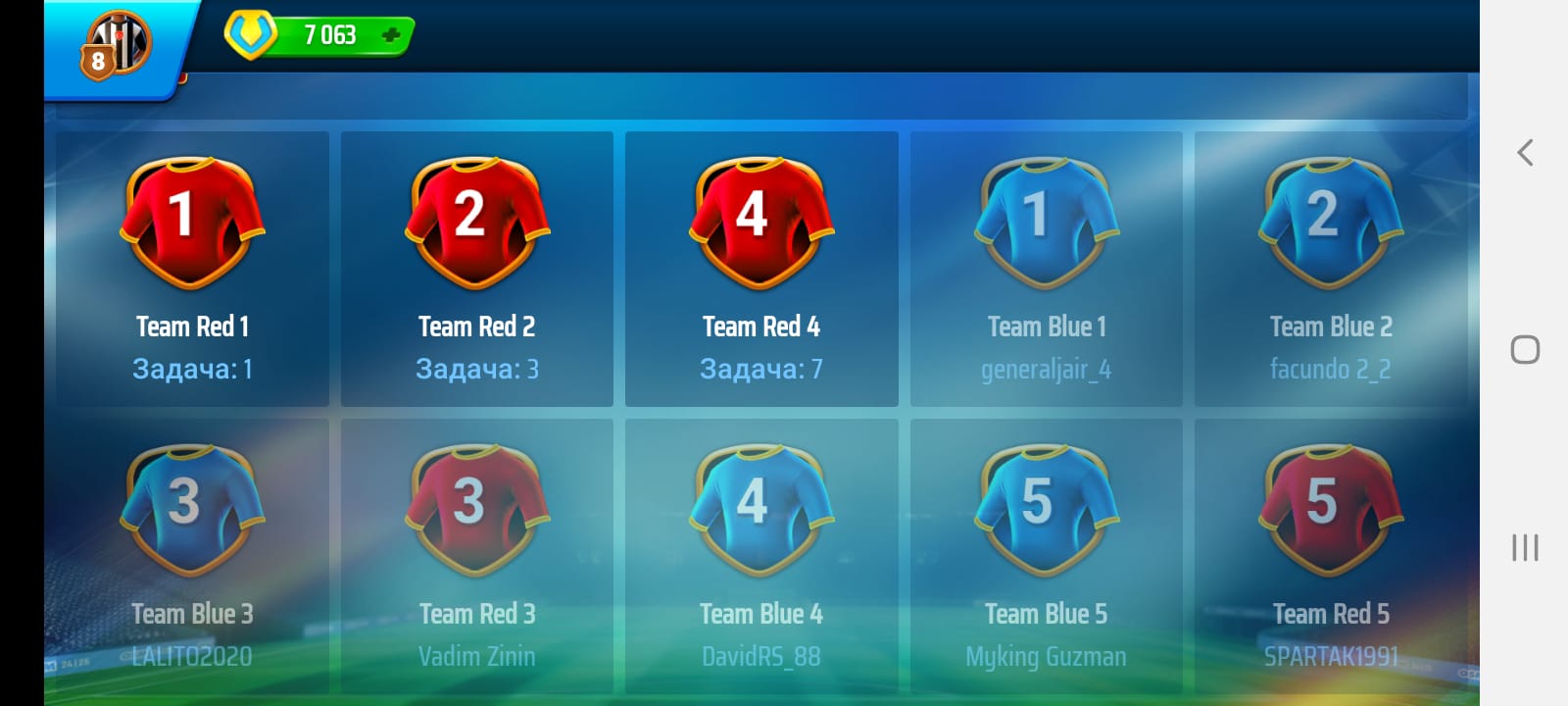Choose the Team Blue 3 LALITO2020 tile
This screenshot has height=706, width=1568.
pyautogui.click(x=192, y=556)
